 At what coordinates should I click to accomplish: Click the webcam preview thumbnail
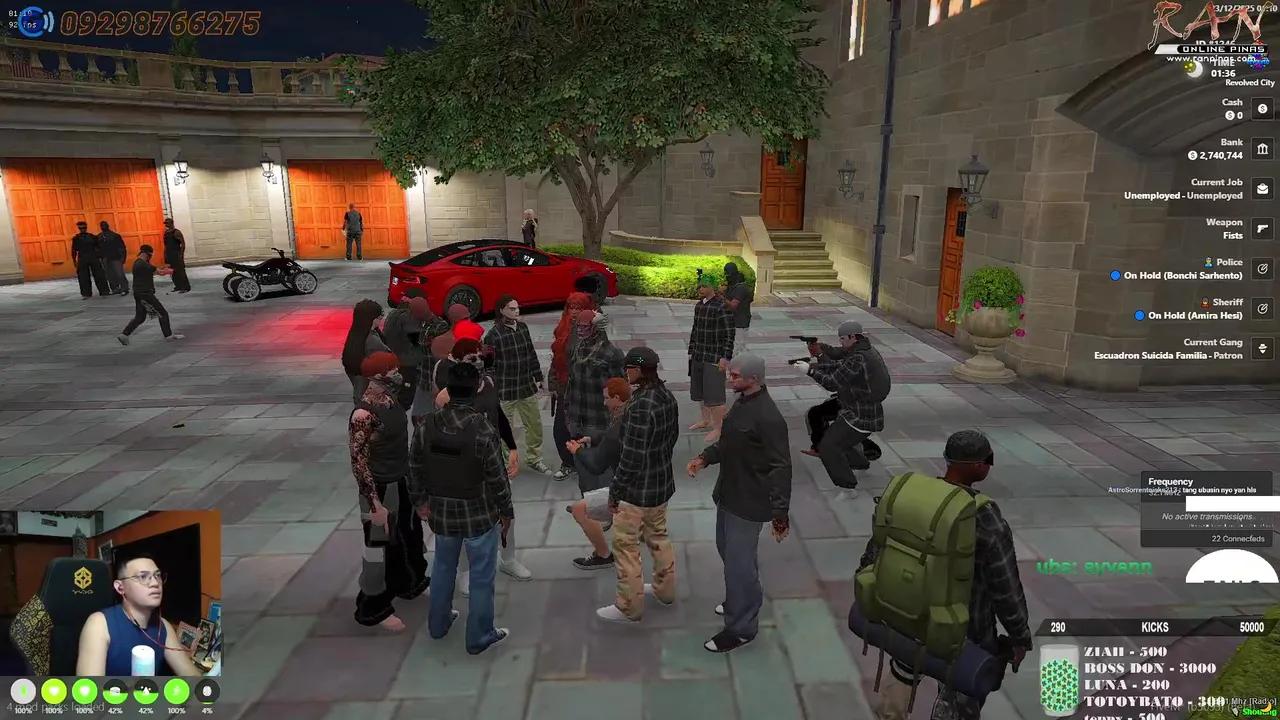(115, 590)
